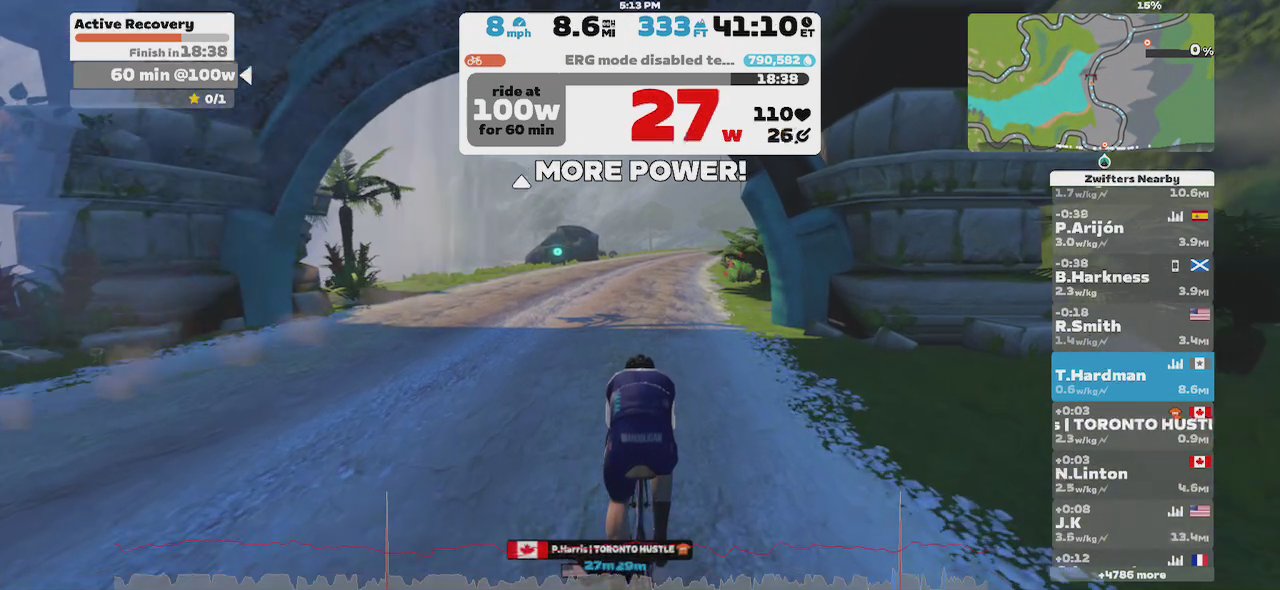The image size is (1280, 590).
Task: Open the Active Recovery workout panel
Action: pos(152,36)
